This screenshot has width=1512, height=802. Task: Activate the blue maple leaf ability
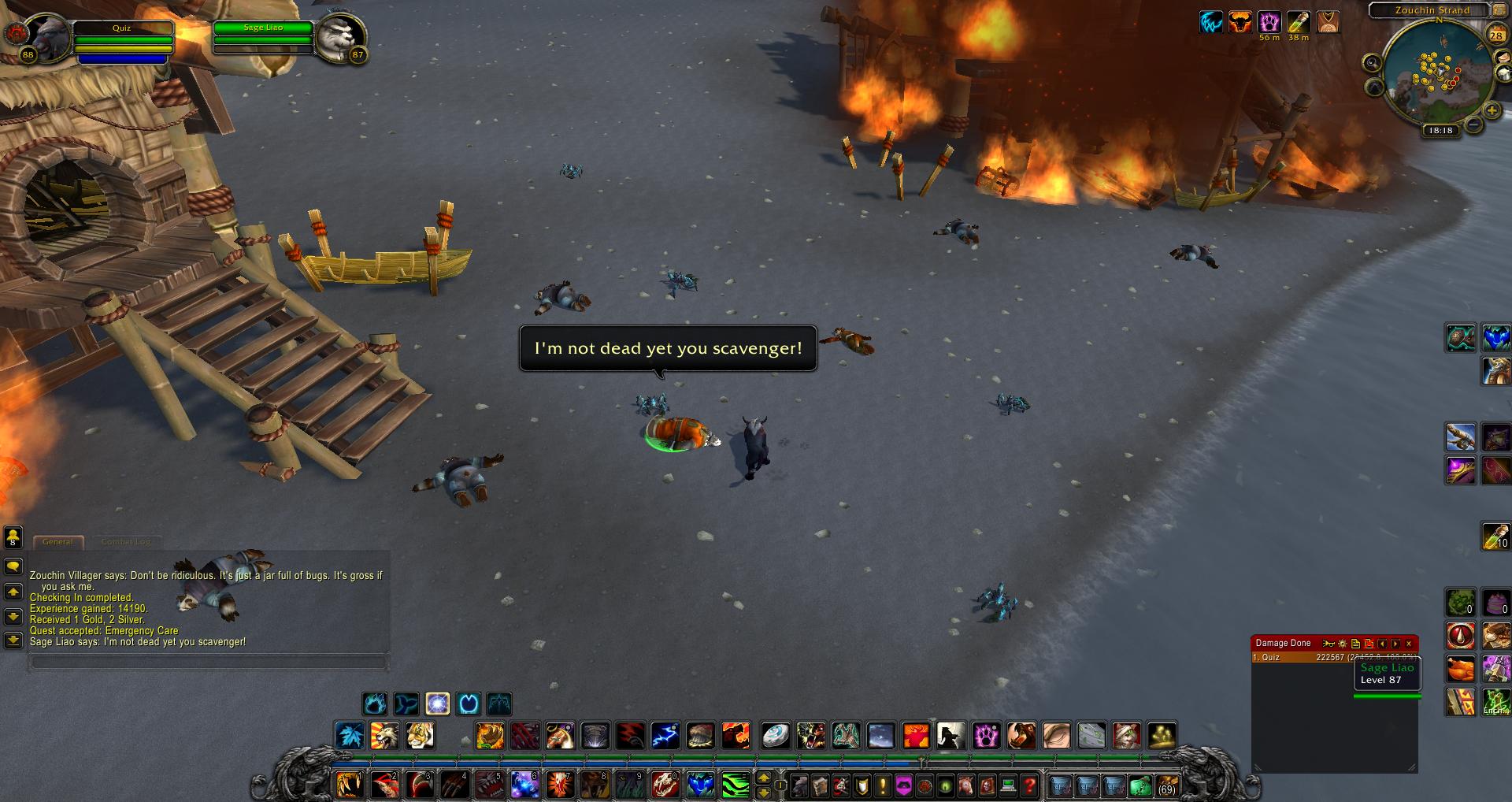(x=350, y=736)
